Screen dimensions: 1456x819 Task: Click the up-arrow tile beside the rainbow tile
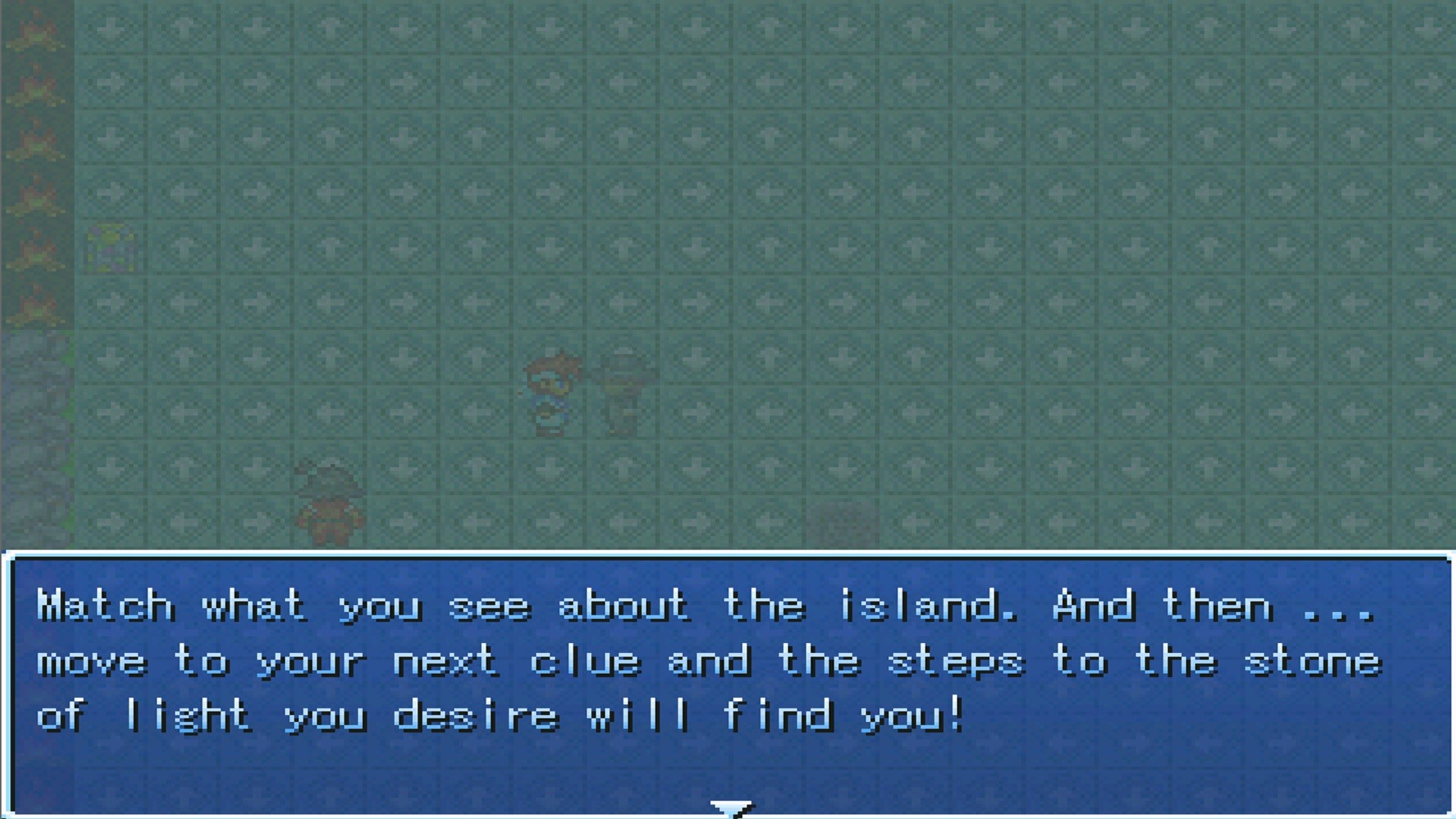point(182,246)
